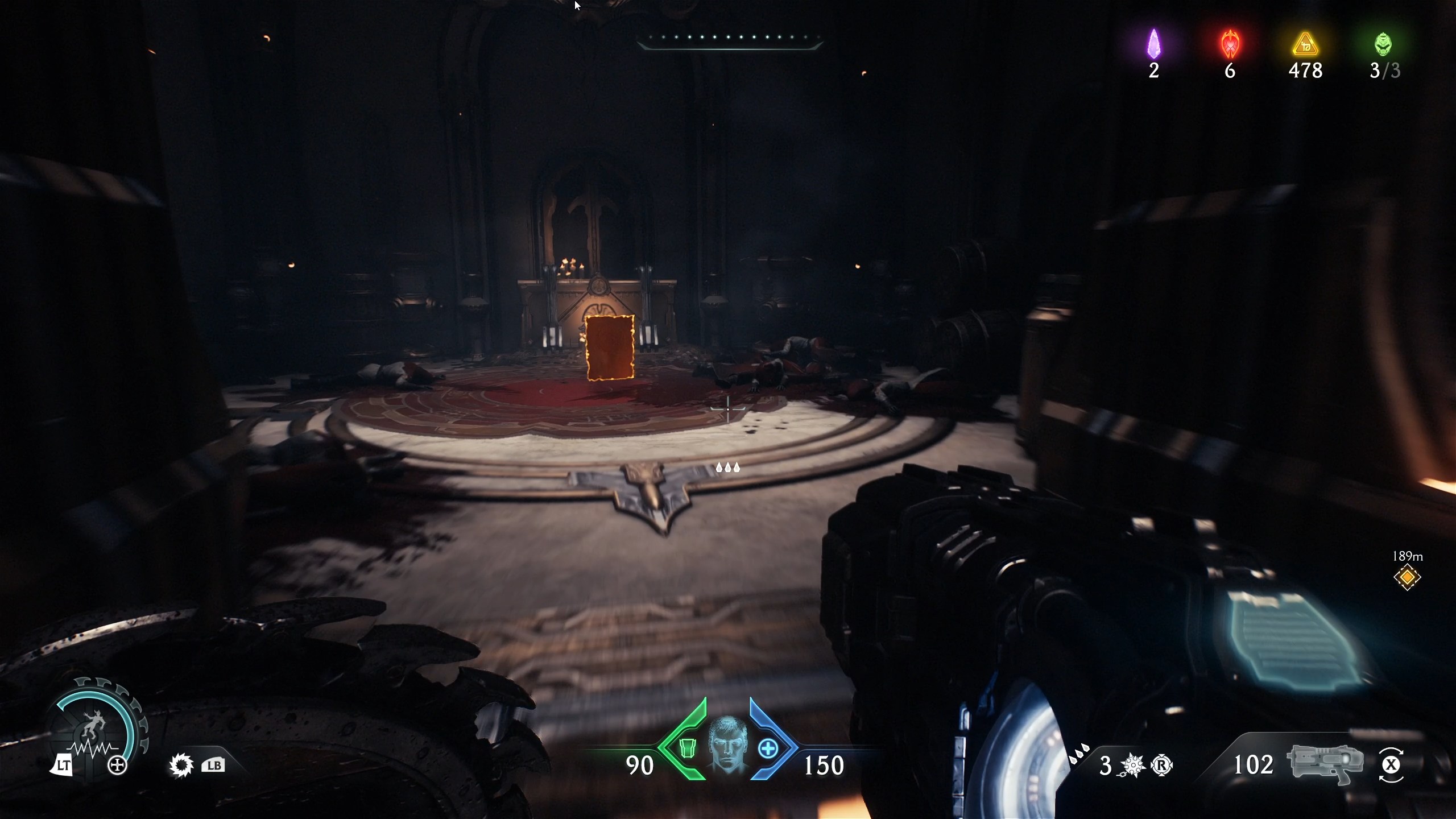The width and height of the screenshot is (1456, 819).
Task: Click the falling demon figure in the gauge
Action: tap(93, 722)
